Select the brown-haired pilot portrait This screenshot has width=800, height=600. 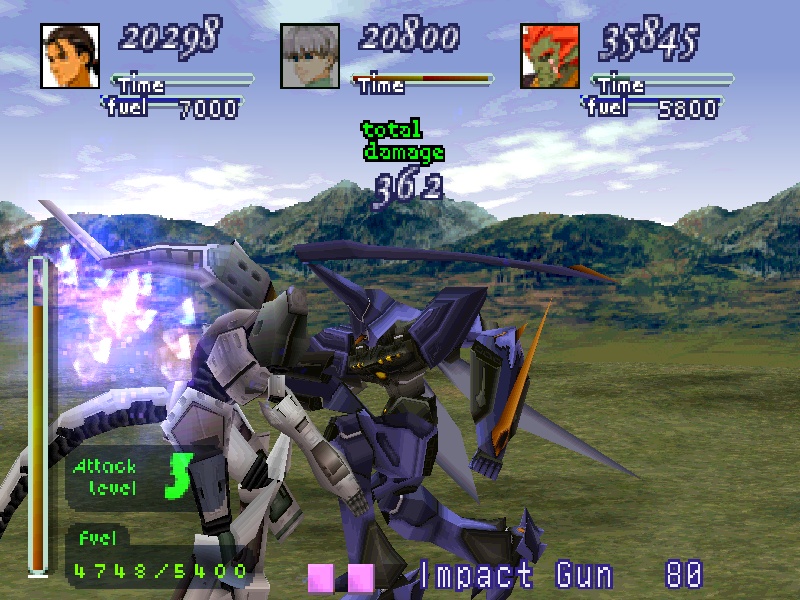[x=71, y=56]
